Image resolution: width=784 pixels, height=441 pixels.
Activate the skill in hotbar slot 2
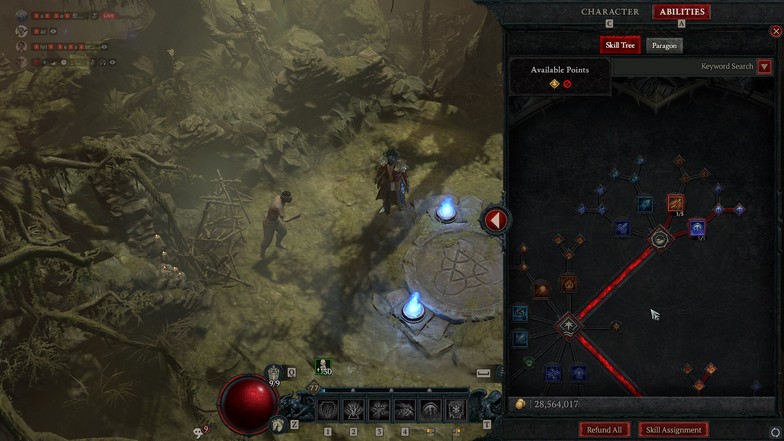[353, 409]
